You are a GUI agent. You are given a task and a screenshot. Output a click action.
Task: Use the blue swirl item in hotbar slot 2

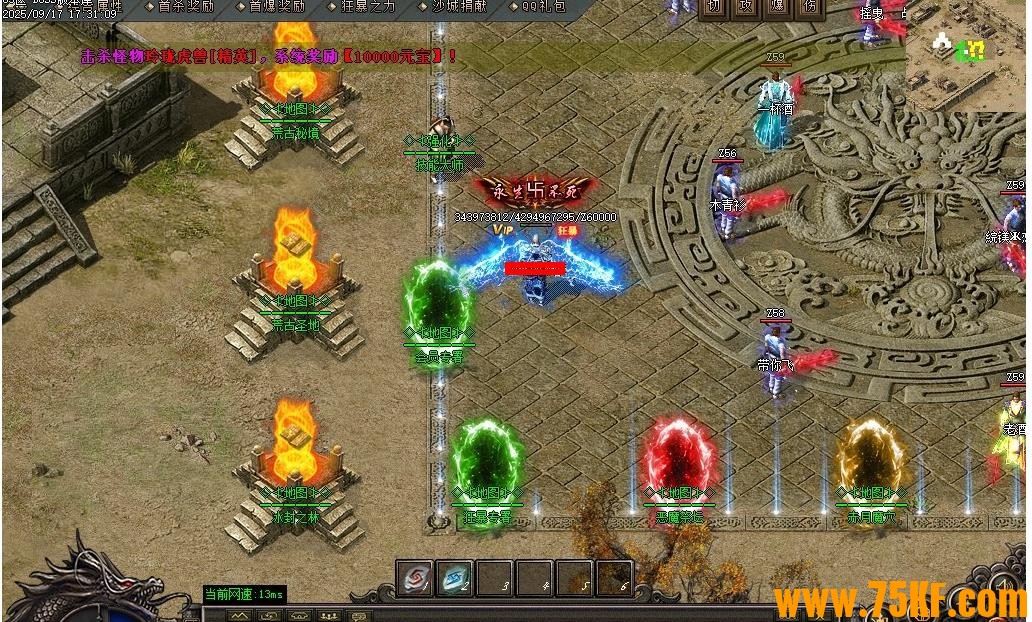(455, 579)
